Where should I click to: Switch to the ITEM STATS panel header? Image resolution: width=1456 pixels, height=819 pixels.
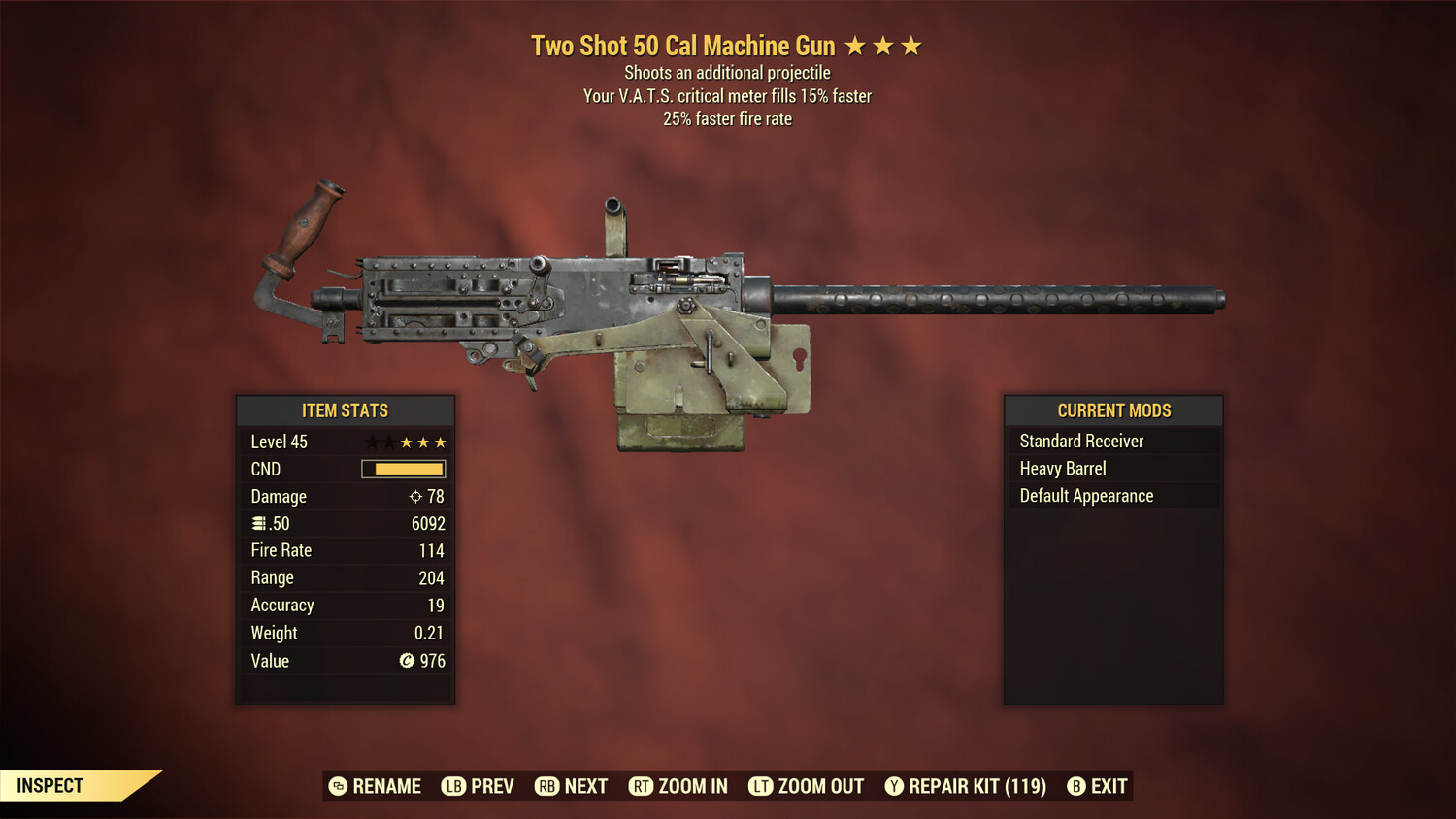(x=345, y=410)
